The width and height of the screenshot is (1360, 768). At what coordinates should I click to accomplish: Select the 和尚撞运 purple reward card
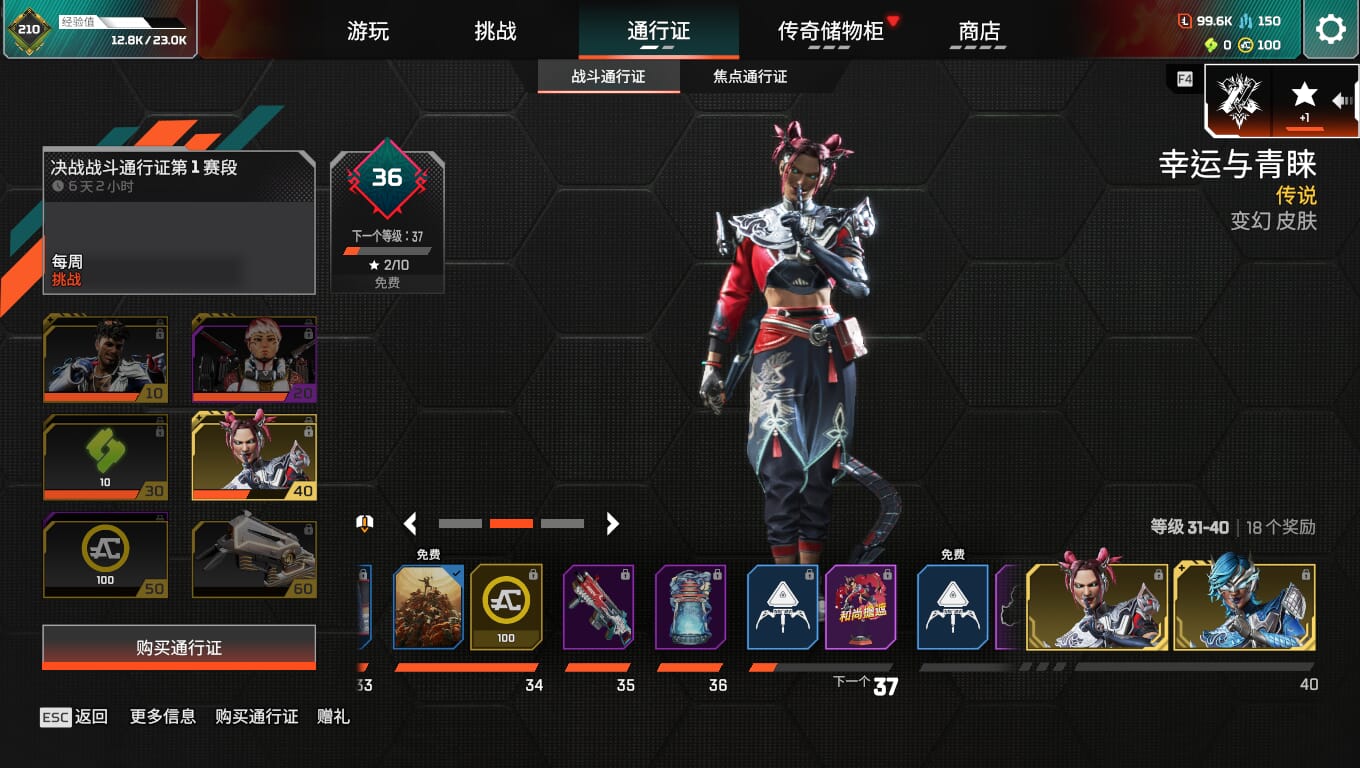861,607
